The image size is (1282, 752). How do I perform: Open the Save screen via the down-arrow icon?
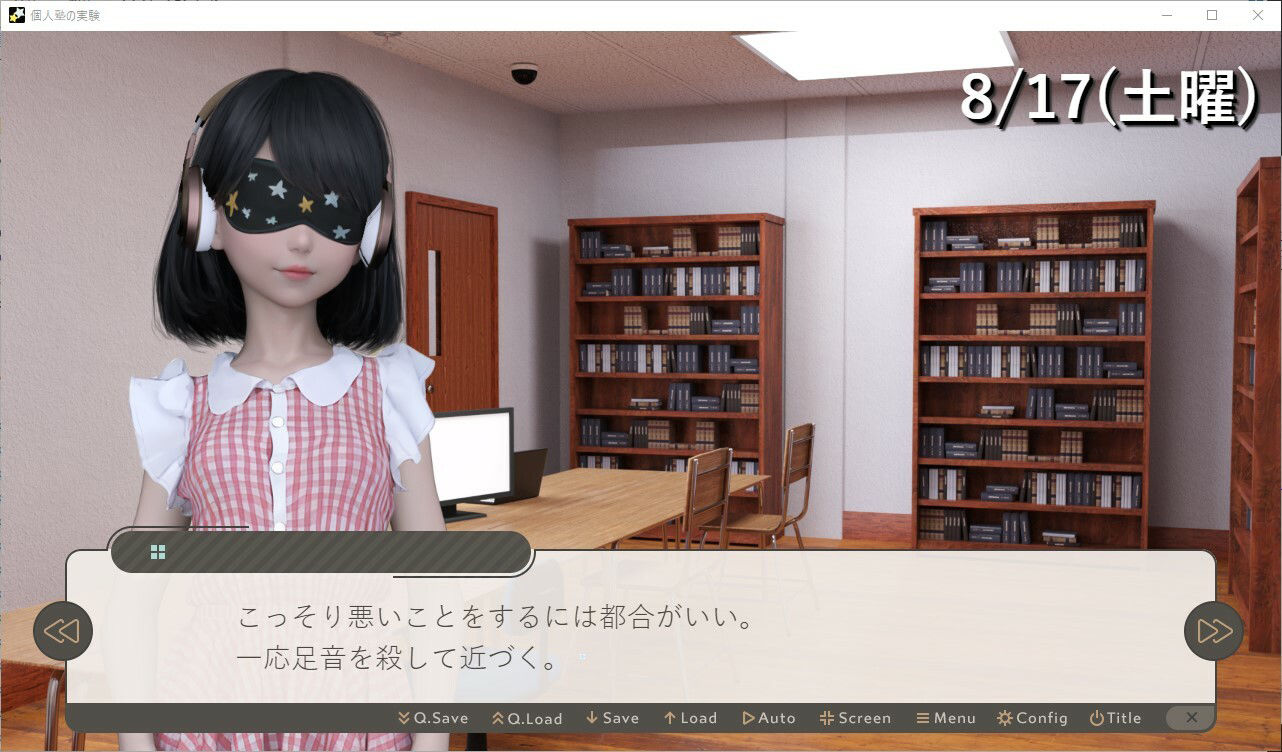[591, 717]
